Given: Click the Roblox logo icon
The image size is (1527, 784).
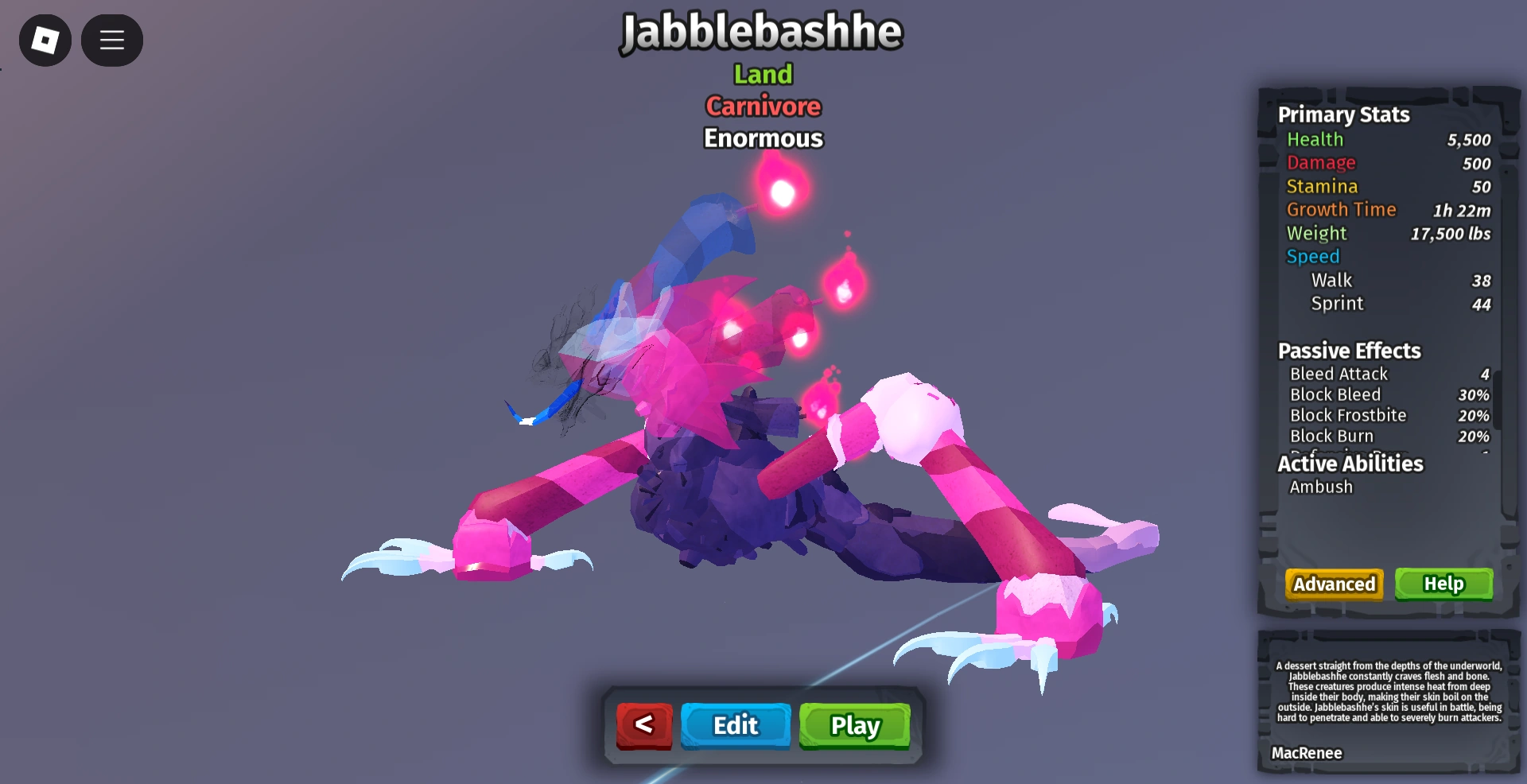Looking at the screenshot, I should click(45, 40).
